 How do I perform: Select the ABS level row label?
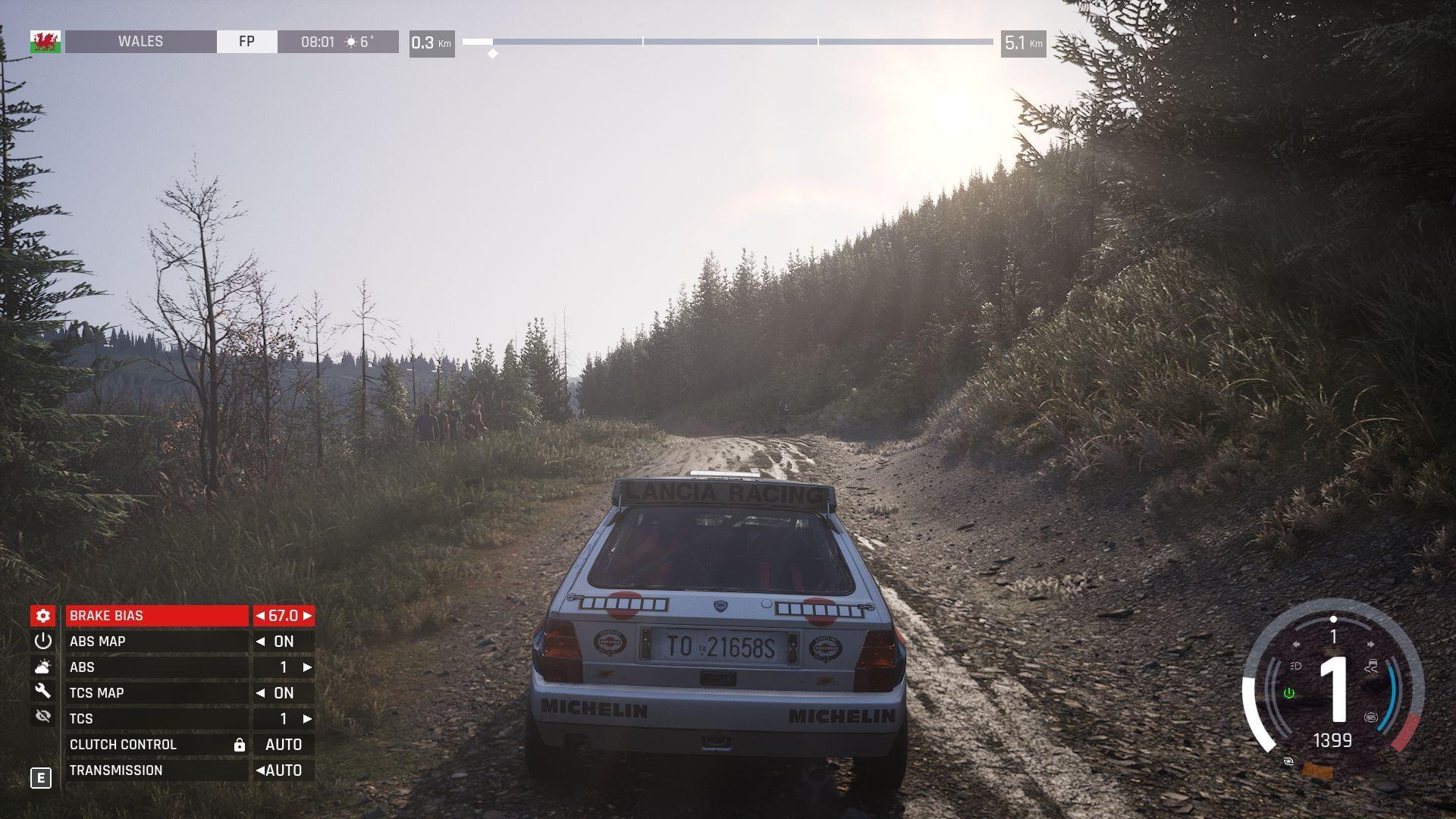coord(157,667)
